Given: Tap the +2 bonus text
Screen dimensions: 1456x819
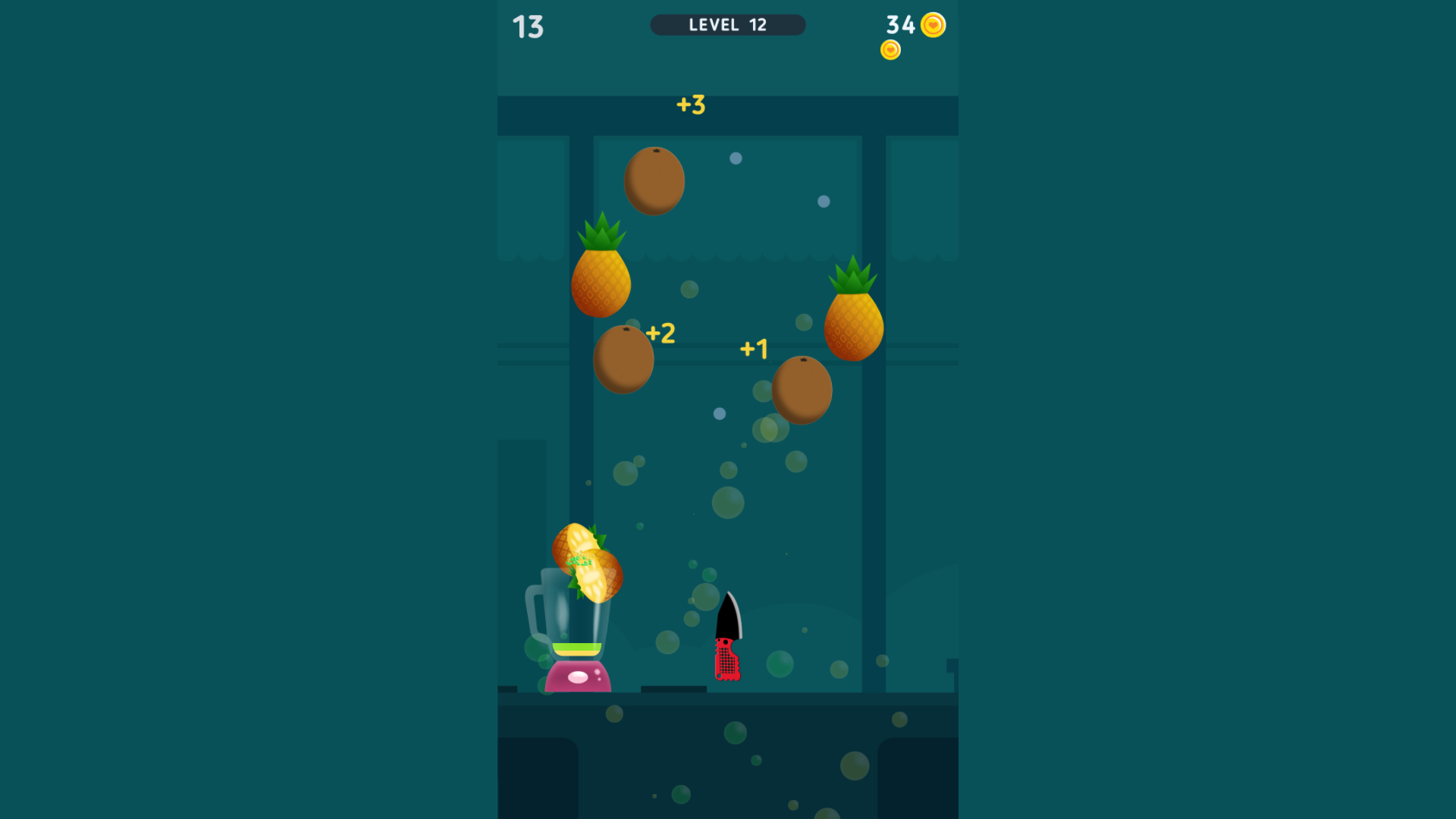Looking at the screenshot, I should pos(661,331).
